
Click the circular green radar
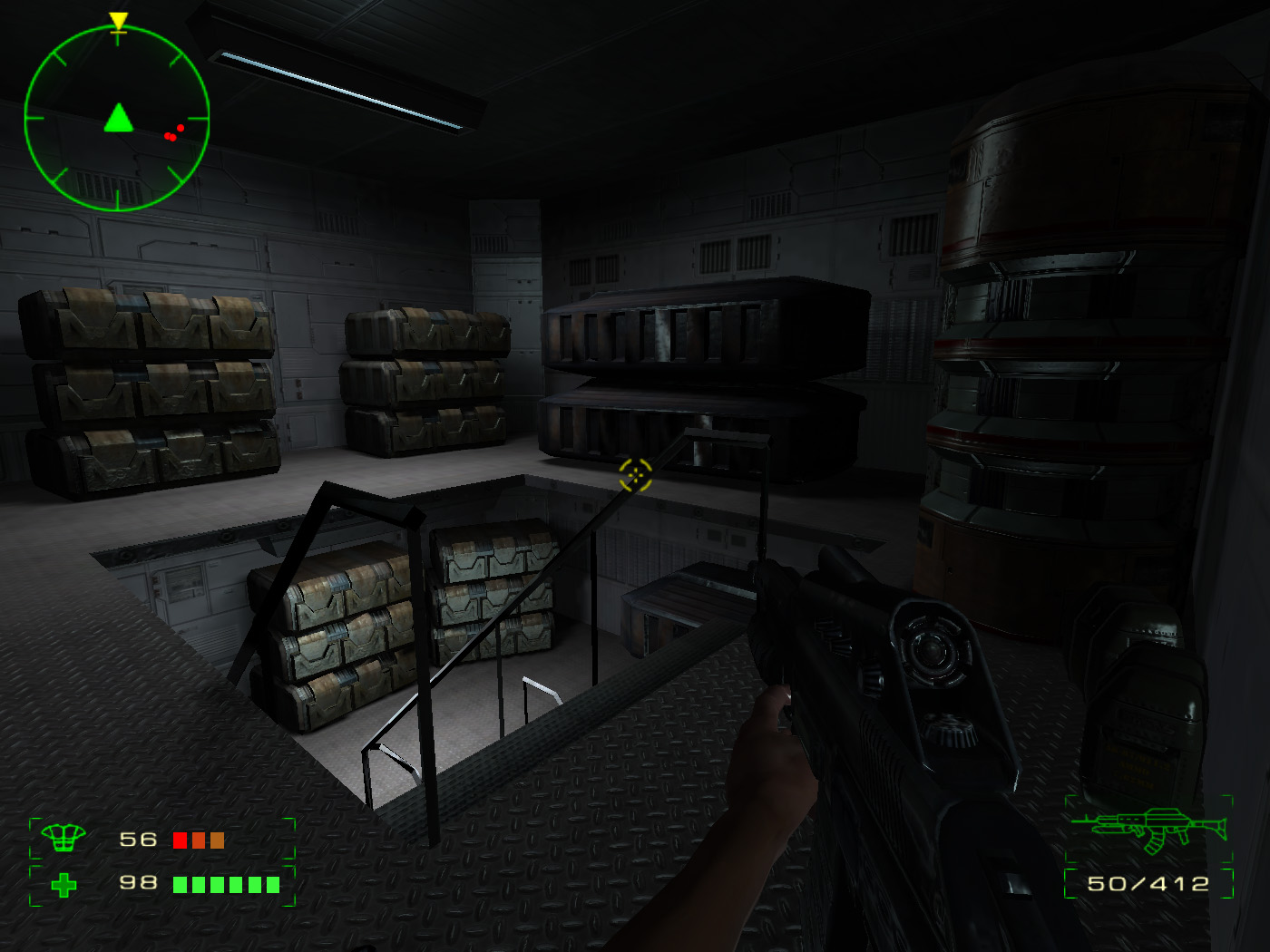(x=117, y=119)
